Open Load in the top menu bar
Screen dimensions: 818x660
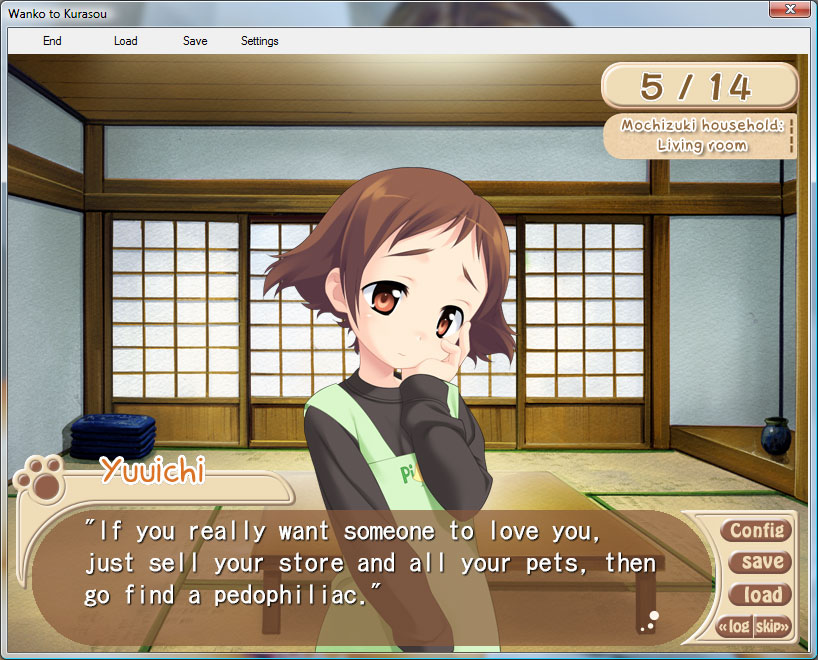126,41
